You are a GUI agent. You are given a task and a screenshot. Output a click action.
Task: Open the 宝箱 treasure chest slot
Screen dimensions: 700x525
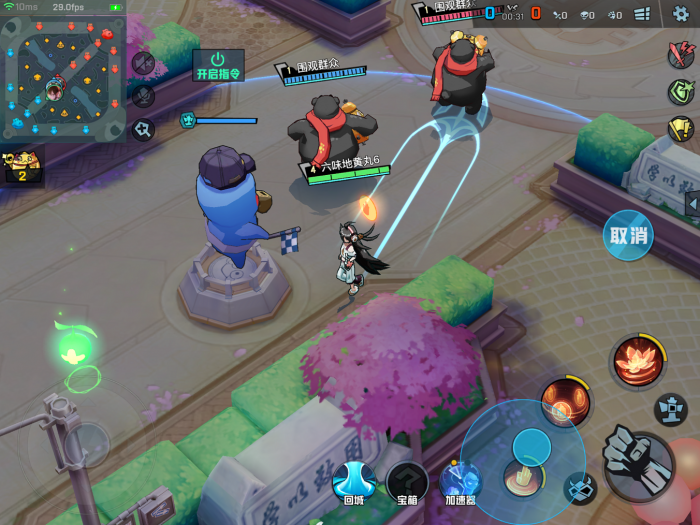(x=407, y=482)
